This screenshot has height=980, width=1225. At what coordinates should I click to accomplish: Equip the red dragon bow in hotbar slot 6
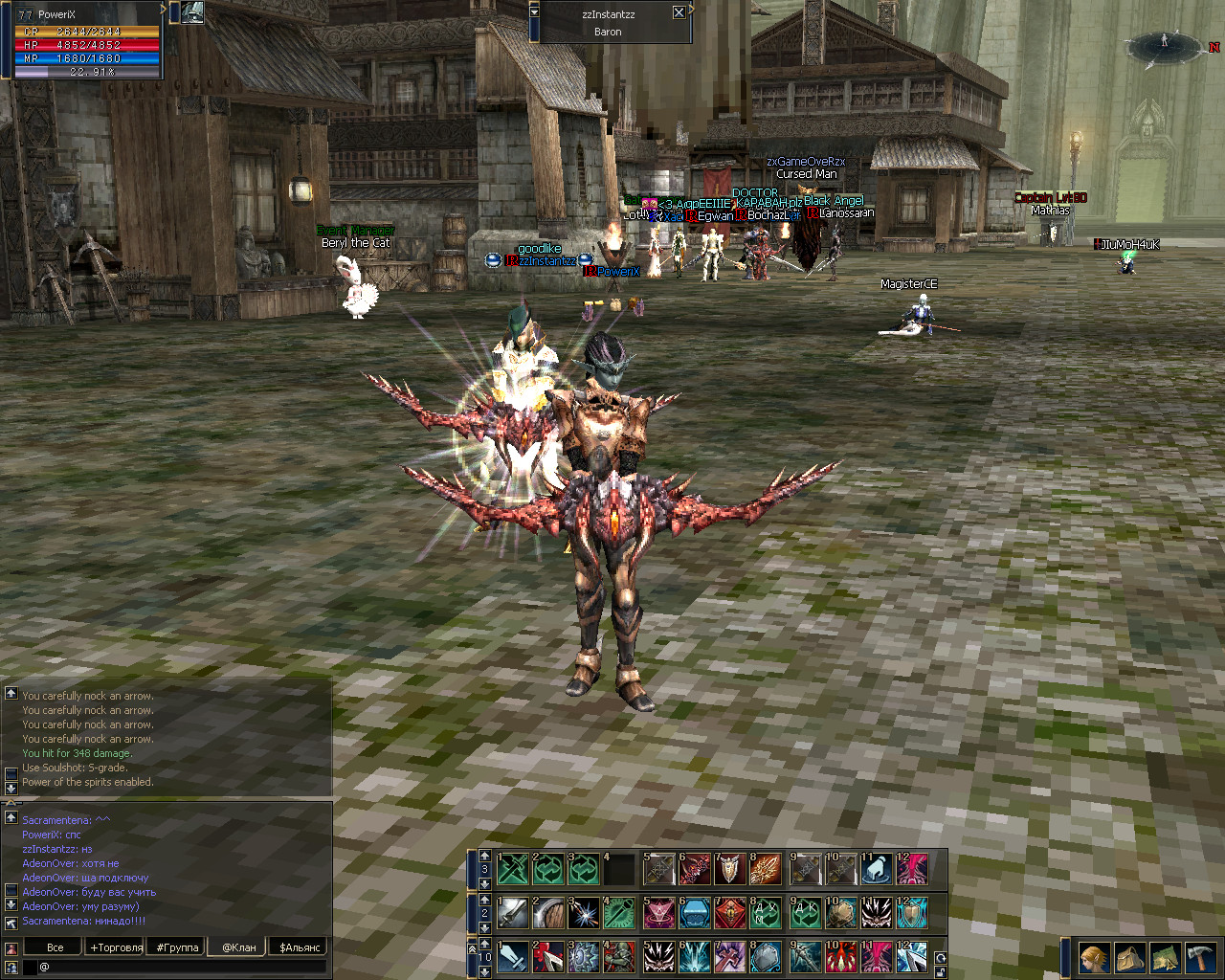click(x=695, y=869)
